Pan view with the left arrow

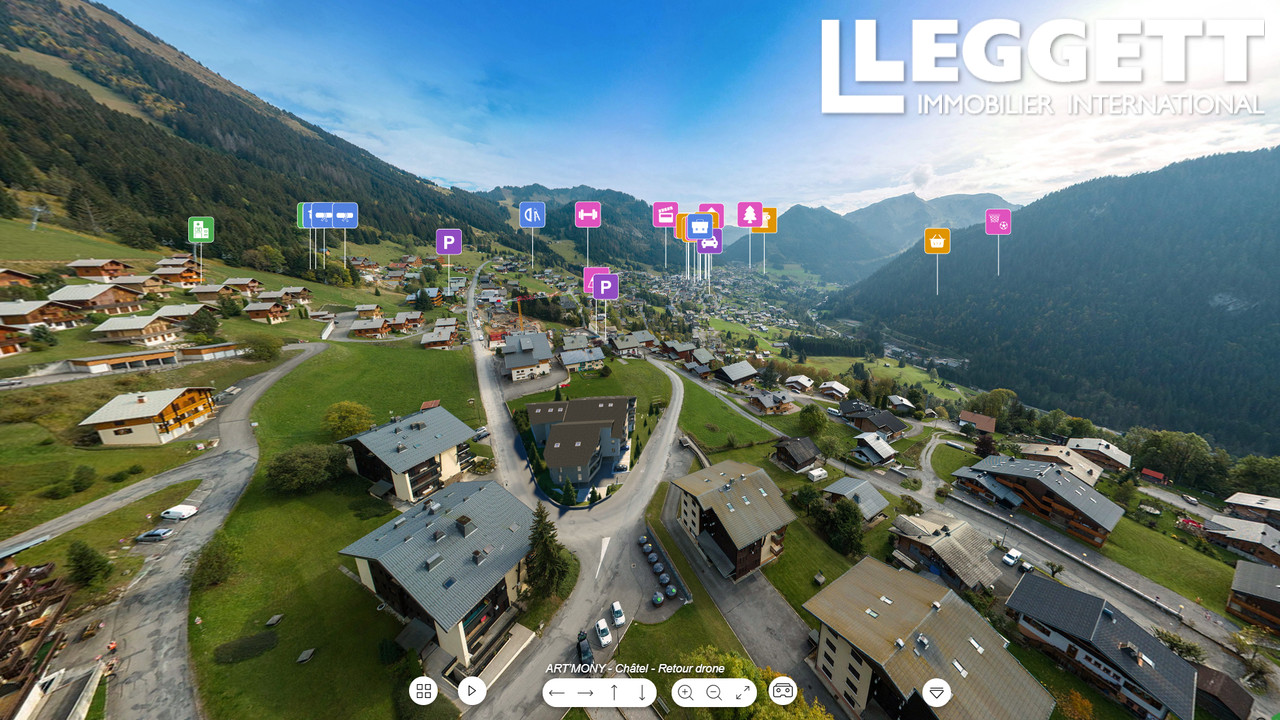pyautogui.click(x=557, y=692)
